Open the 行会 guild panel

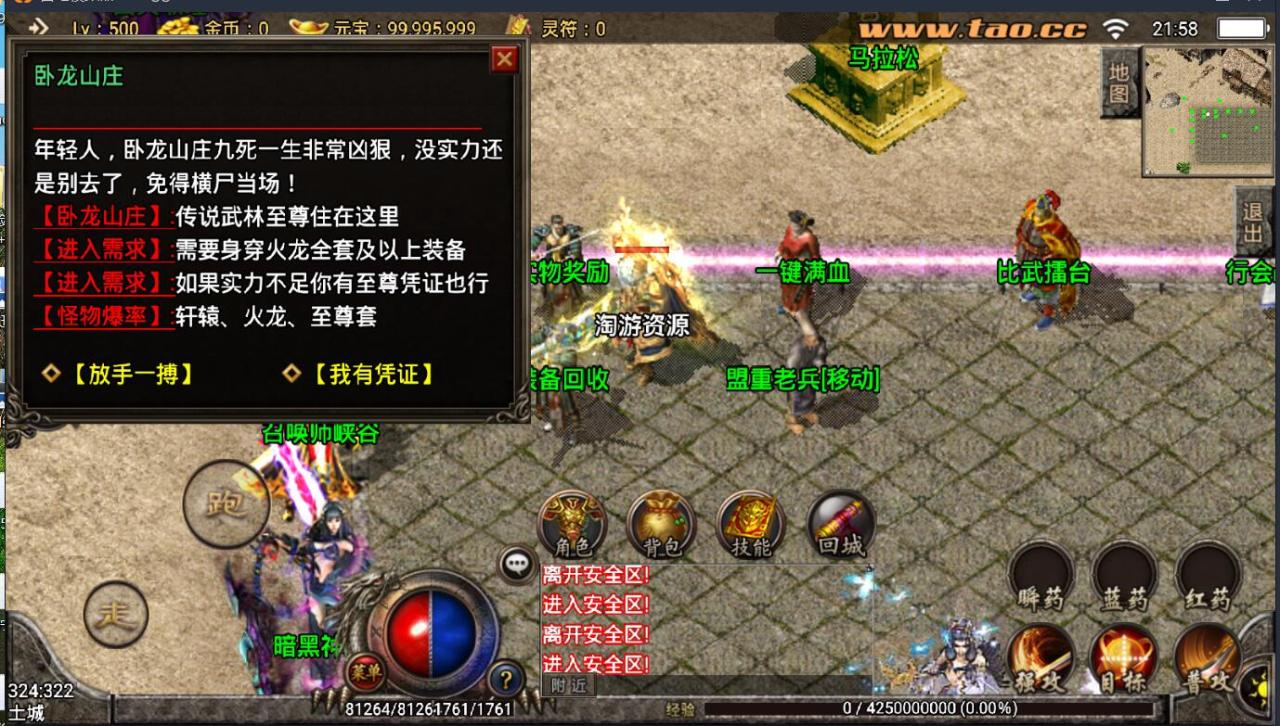(1250, 272)
